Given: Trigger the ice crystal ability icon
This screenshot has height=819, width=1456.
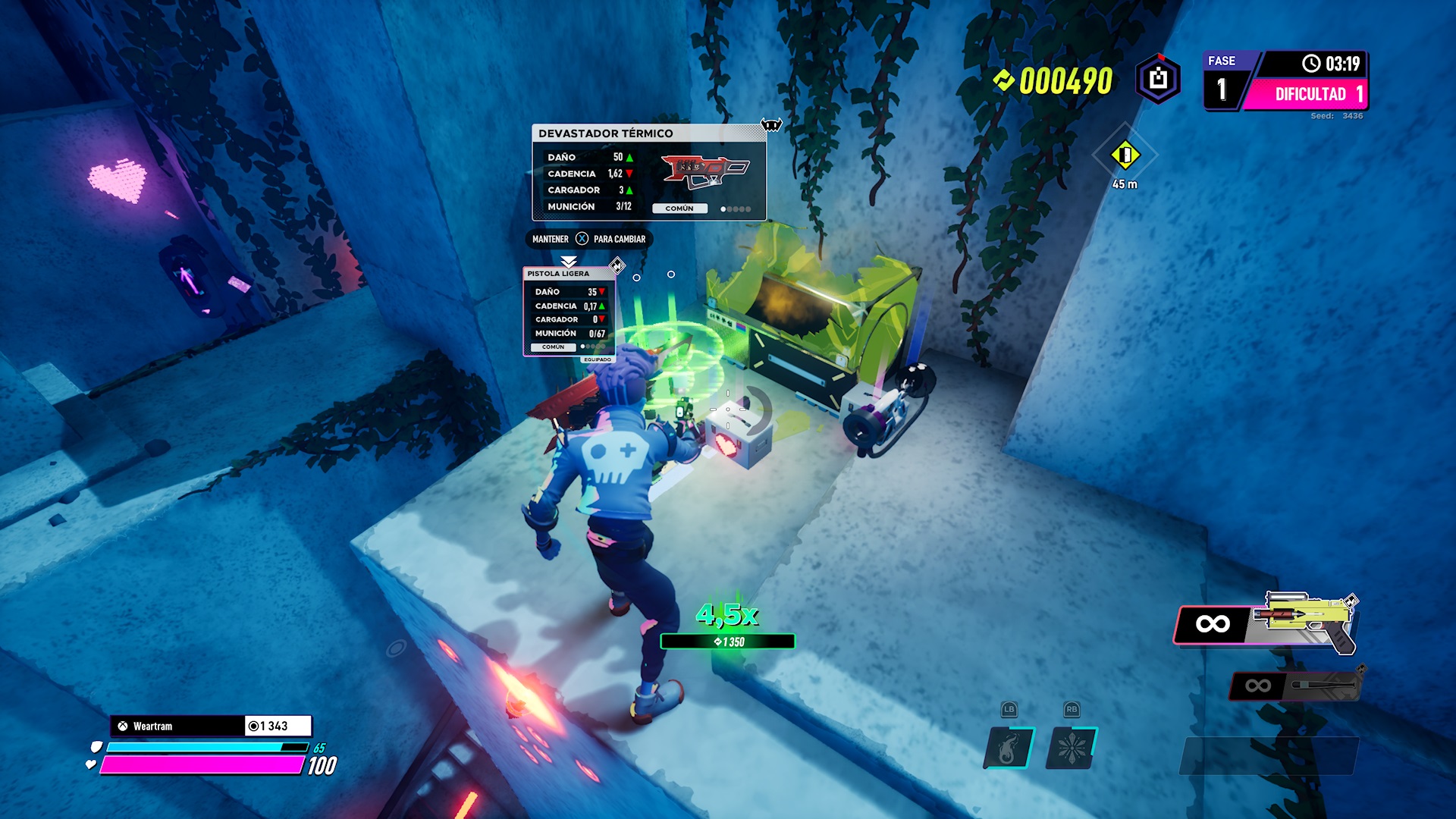Looking at the screenshot, I should (1071, 748).
